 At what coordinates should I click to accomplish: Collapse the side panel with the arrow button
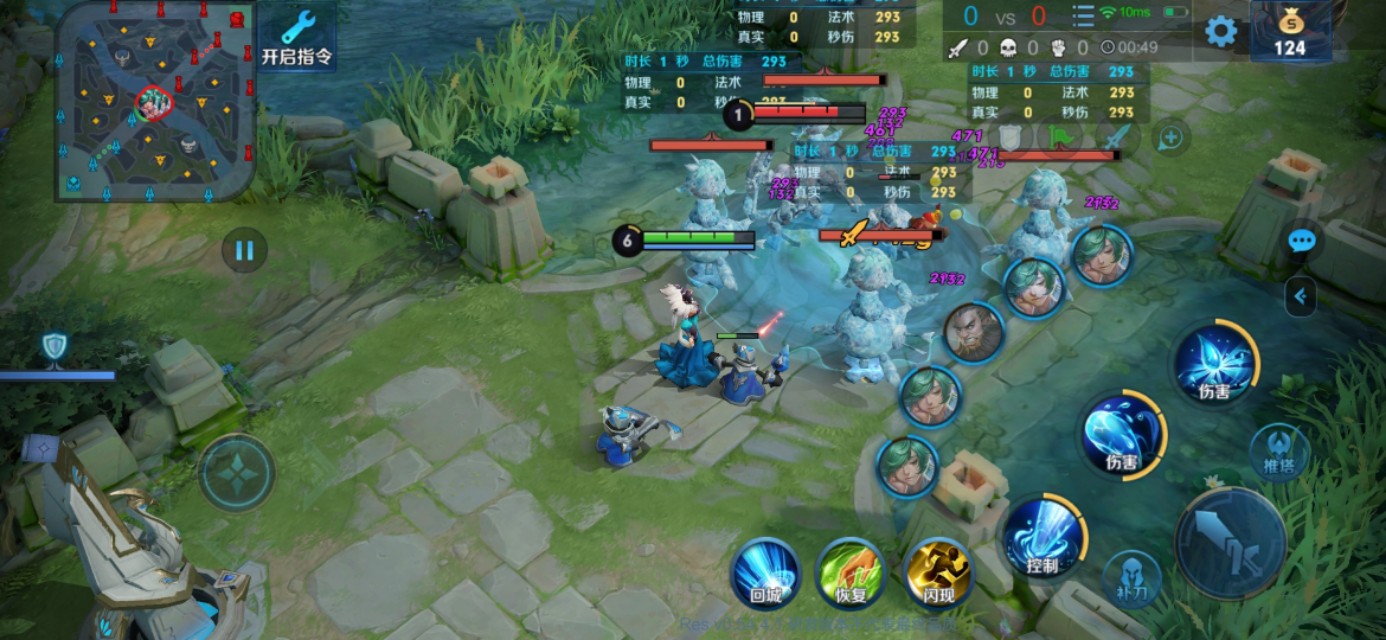pyautogui.click(x=1301, y=296)
